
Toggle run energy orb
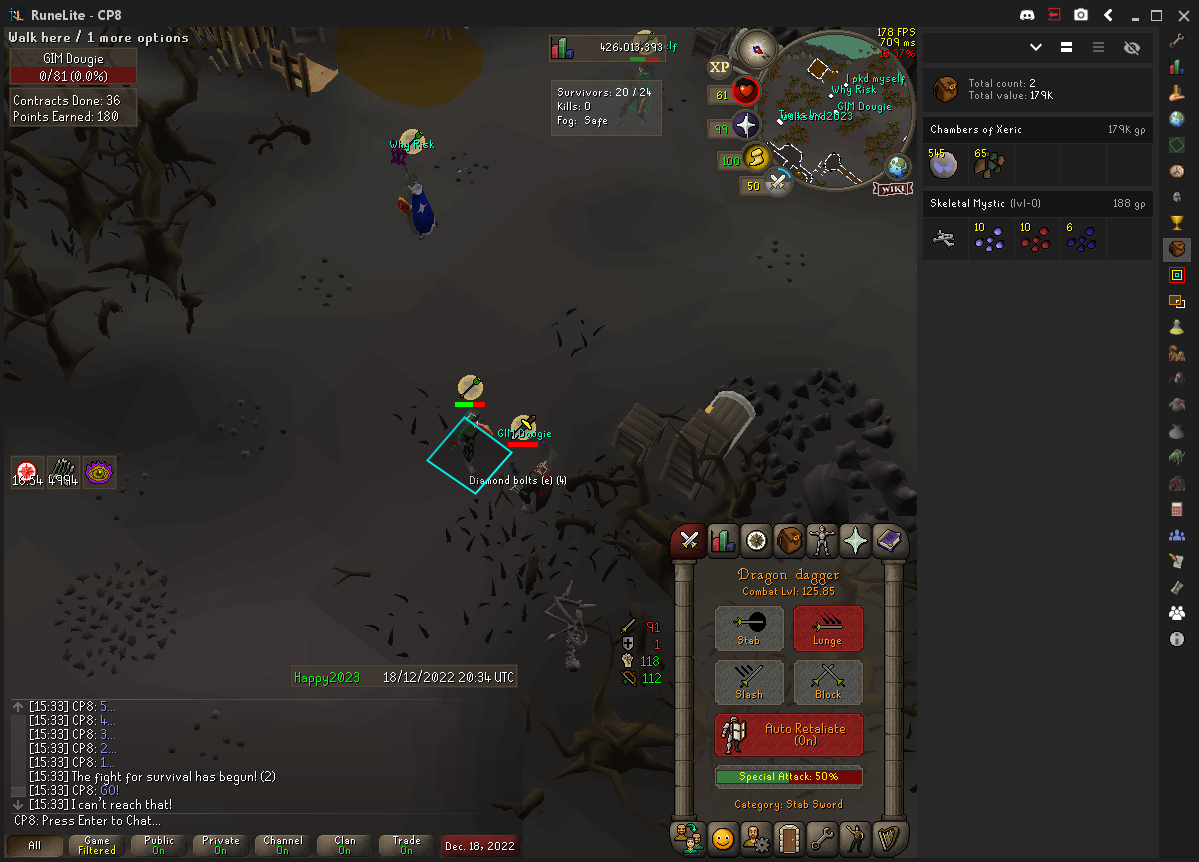(757, 158)
